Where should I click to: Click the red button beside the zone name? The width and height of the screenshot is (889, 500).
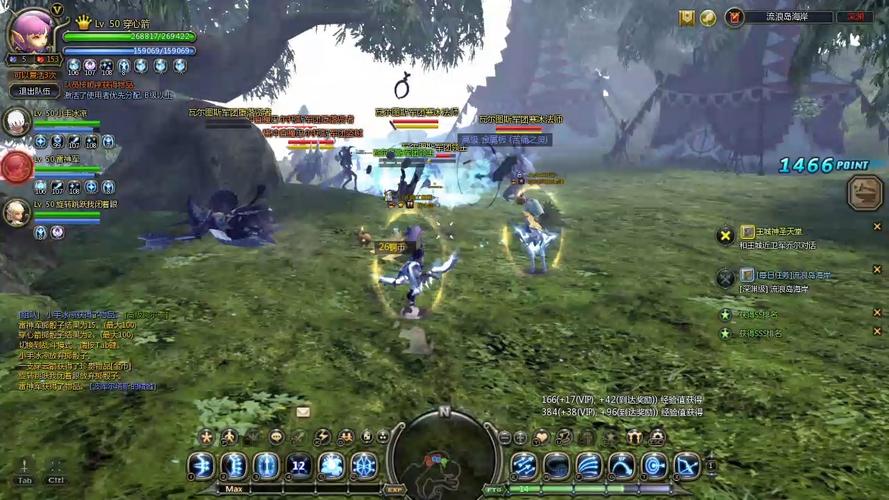click(x=856, y=17)
